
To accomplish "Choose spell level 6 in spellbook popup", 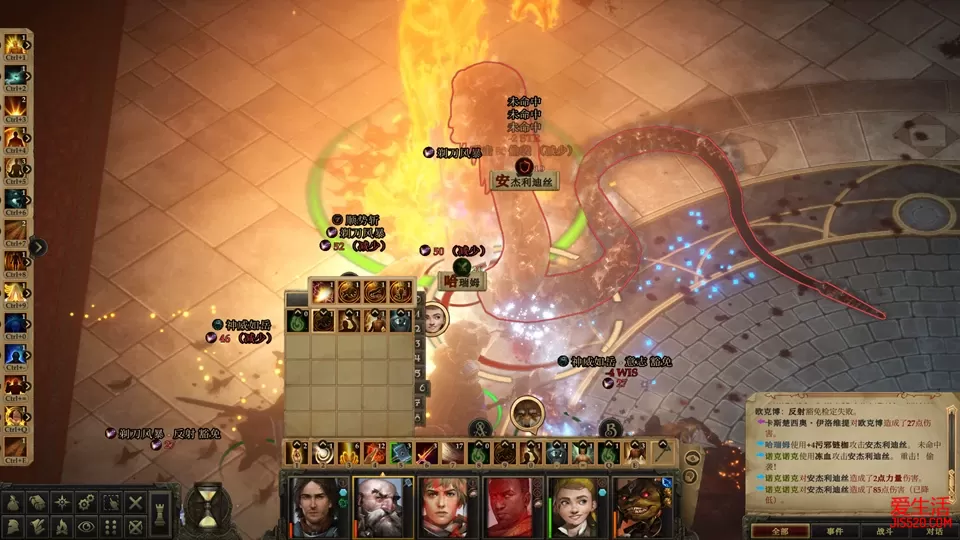I will coord(423,388).
